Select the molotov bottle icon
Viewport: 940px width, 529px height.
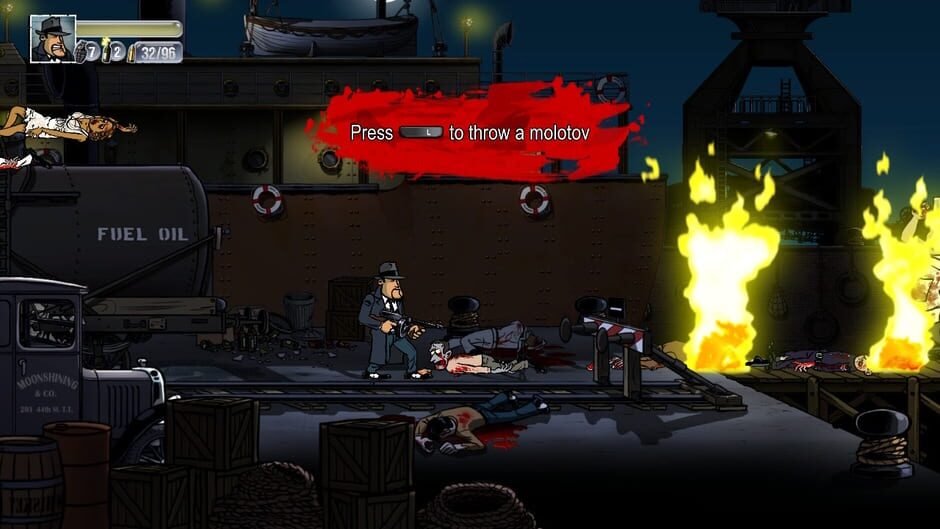(x=106, y=50)
